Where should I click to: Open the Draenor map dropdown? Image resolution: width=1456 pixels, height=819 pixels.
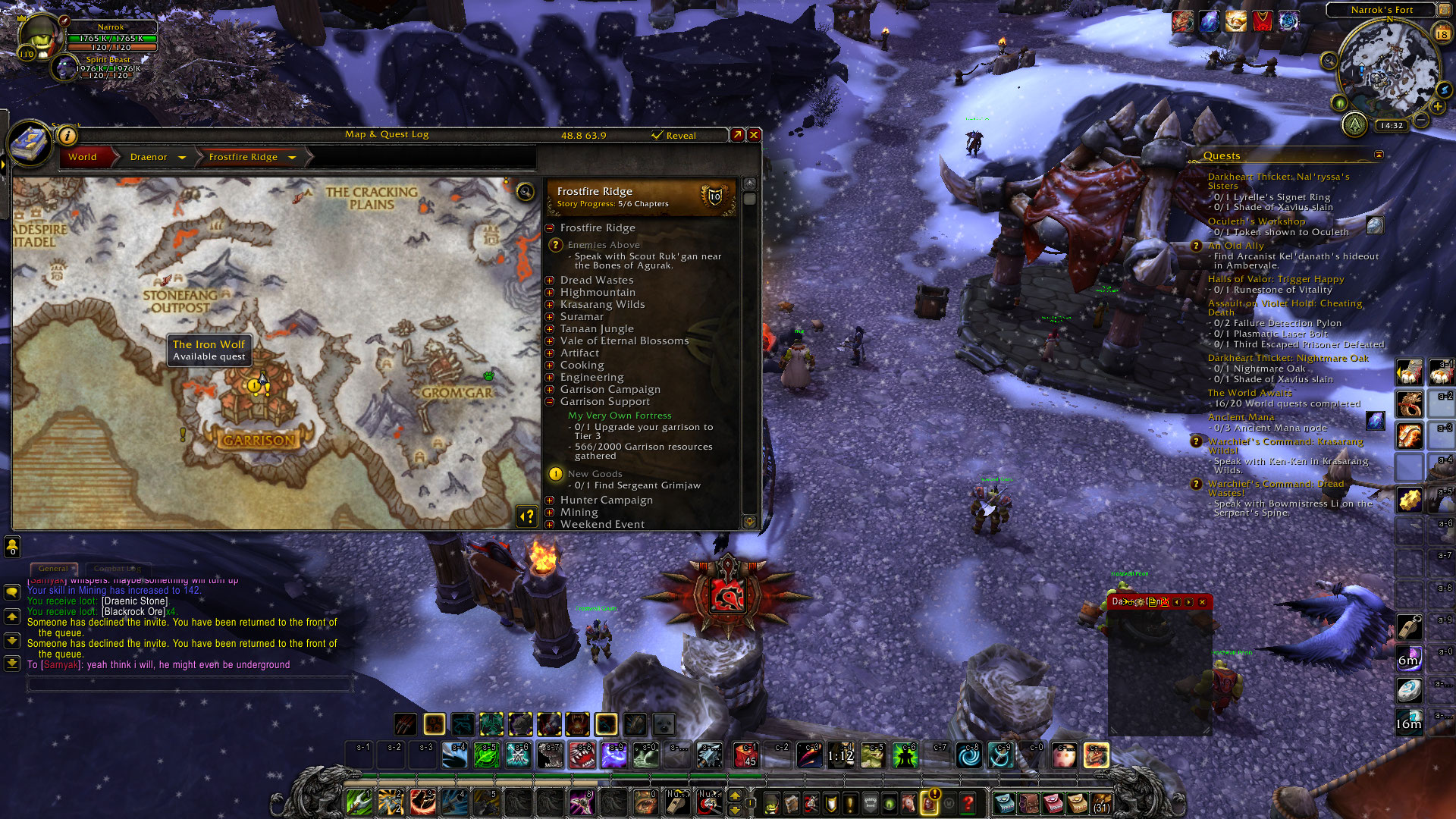click(x=182, y=158)
